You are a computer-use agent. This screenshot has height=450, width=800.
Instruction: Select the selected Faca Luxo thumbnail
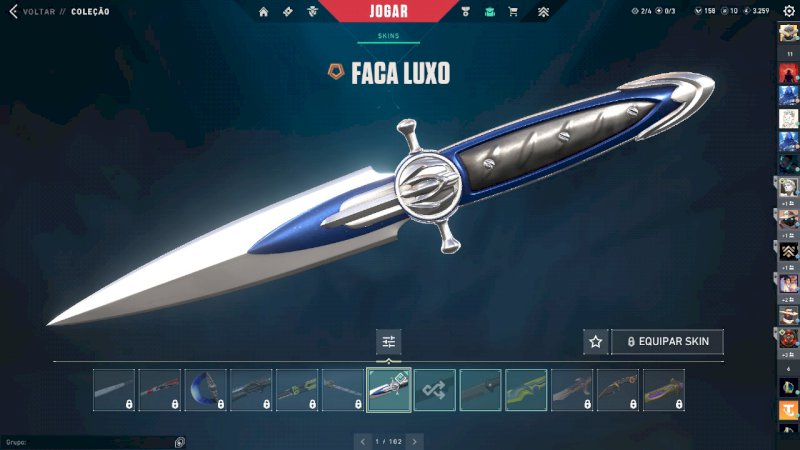(389, 390)
